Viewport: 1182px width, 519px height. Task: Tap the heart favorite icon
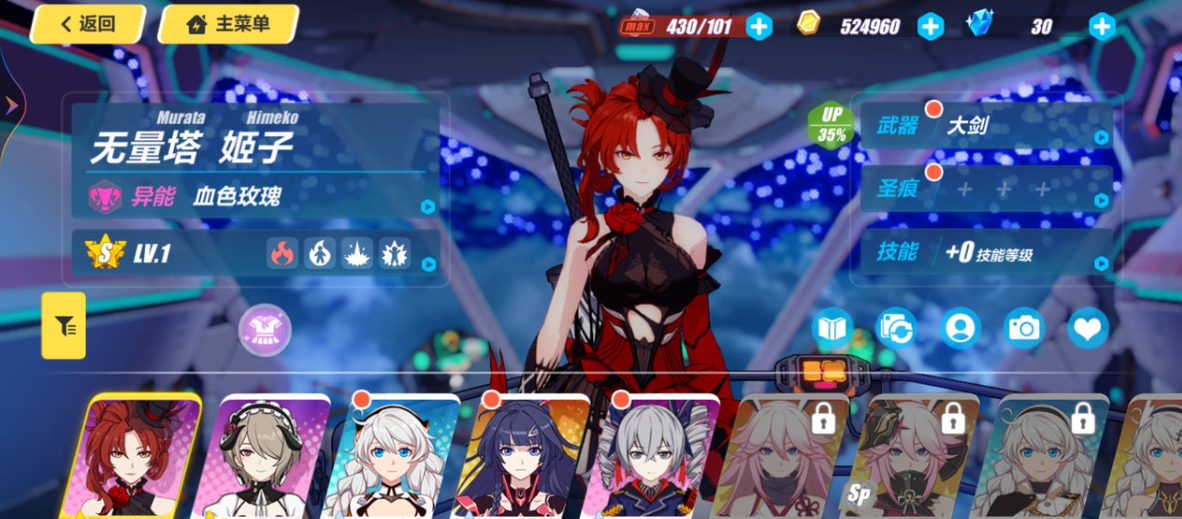click(x=1087, y=328)
